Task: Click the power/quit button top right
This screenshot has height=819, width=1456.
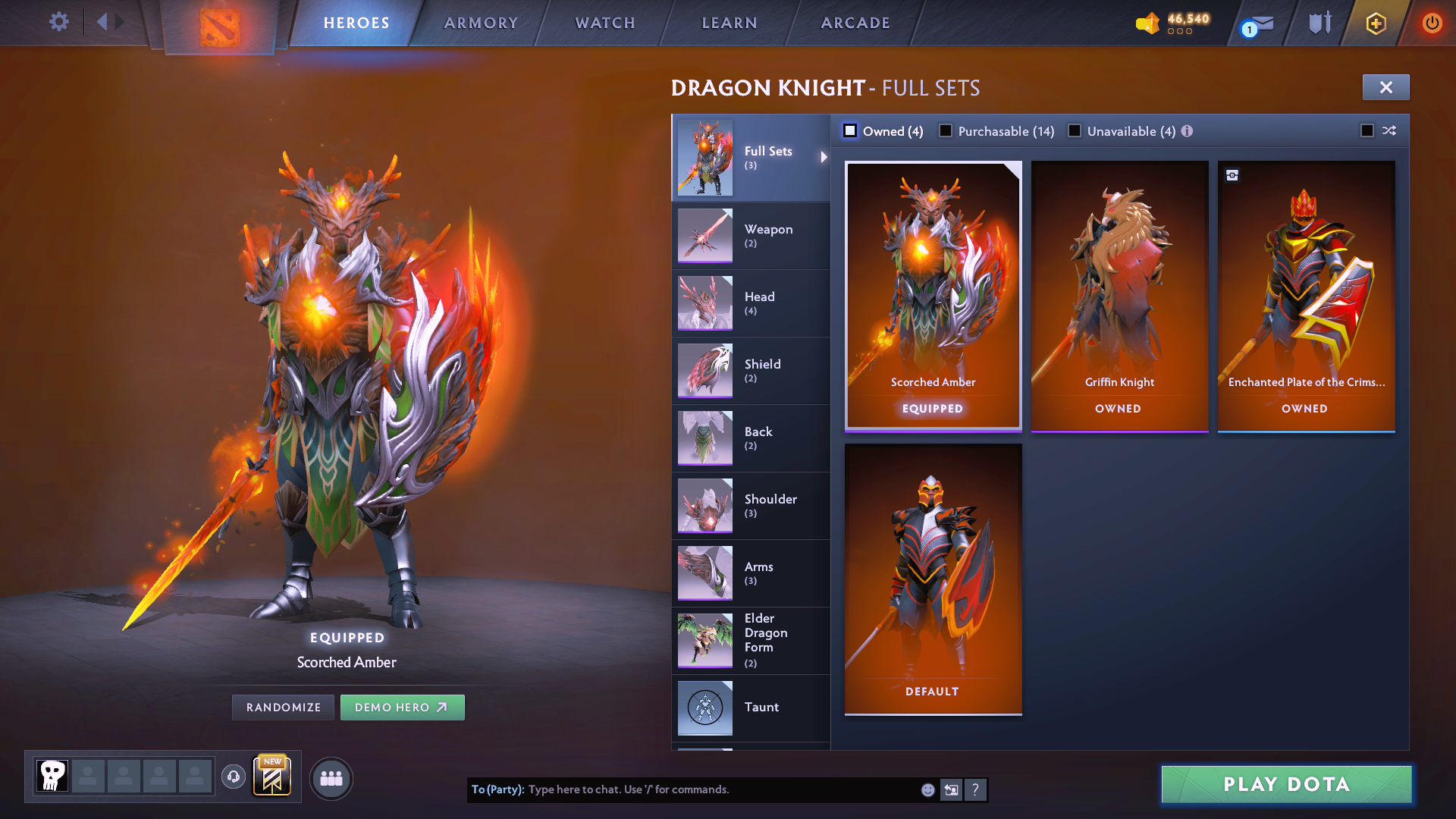Action: click(1432, 23)
